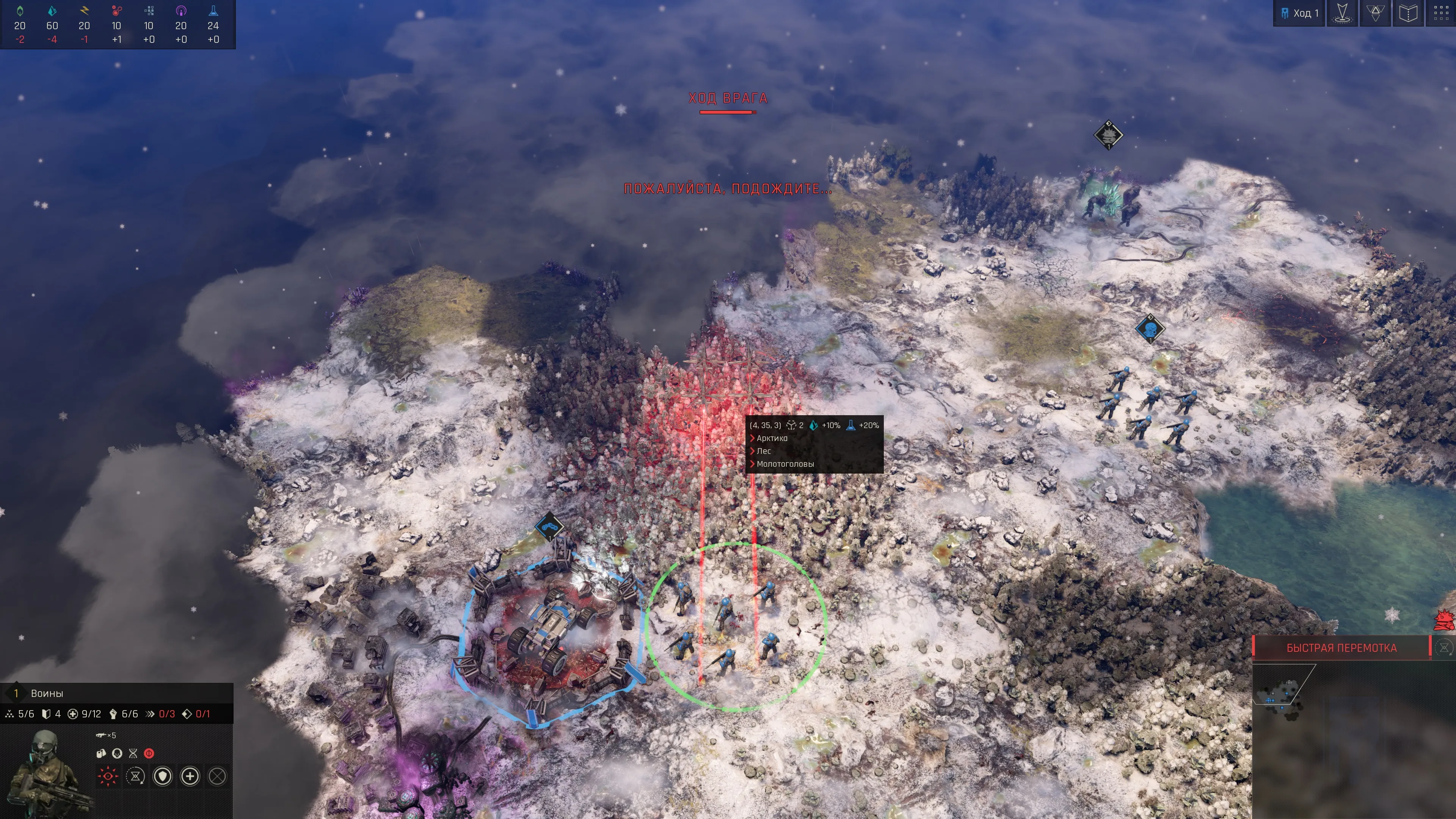Select the dog tags trait icon
The width and height of the screenshot is (1456, 819).
pyautogui.click(x=101, y=753)
